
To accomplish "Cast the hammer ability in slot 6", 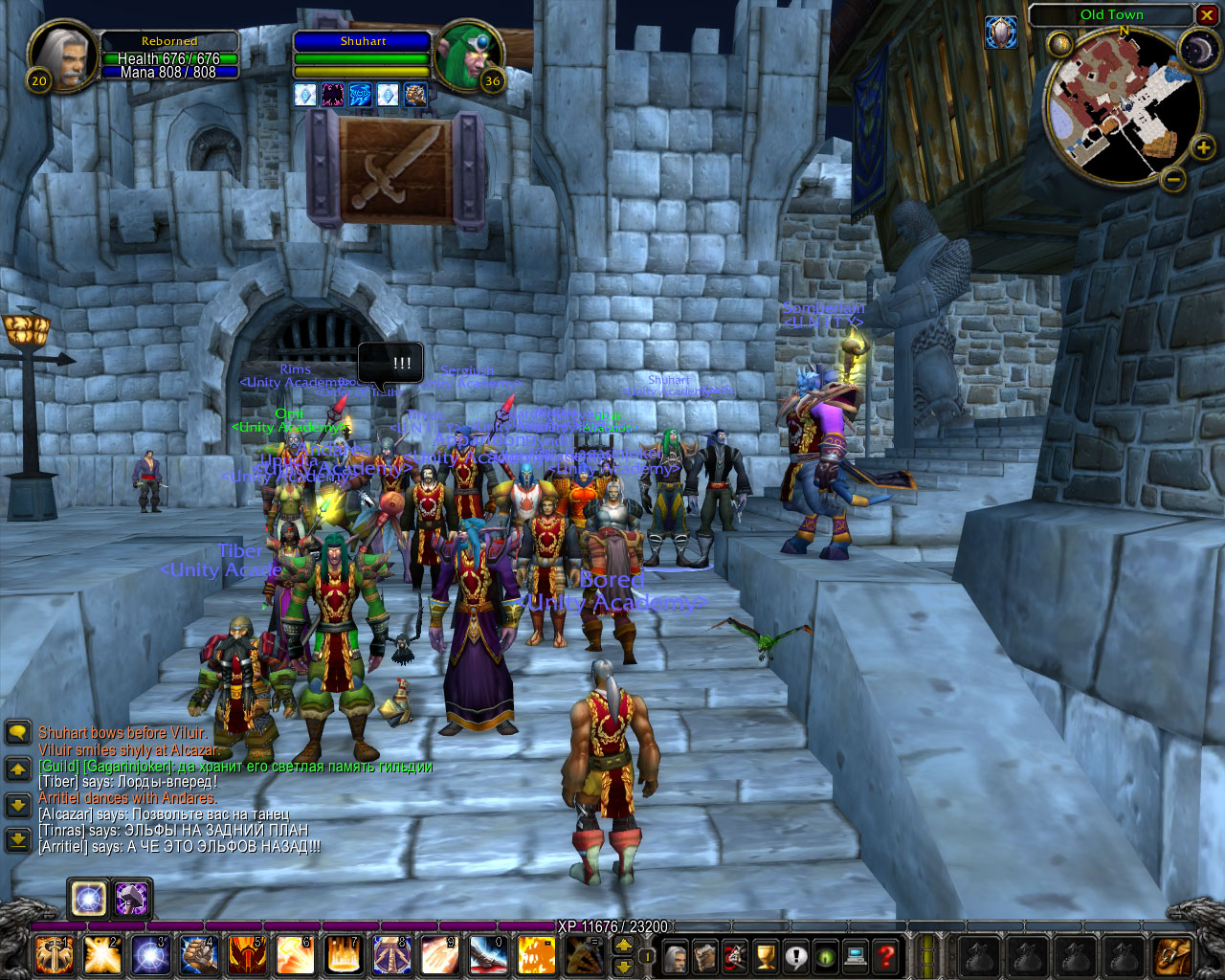I will [x=295, y=955].
